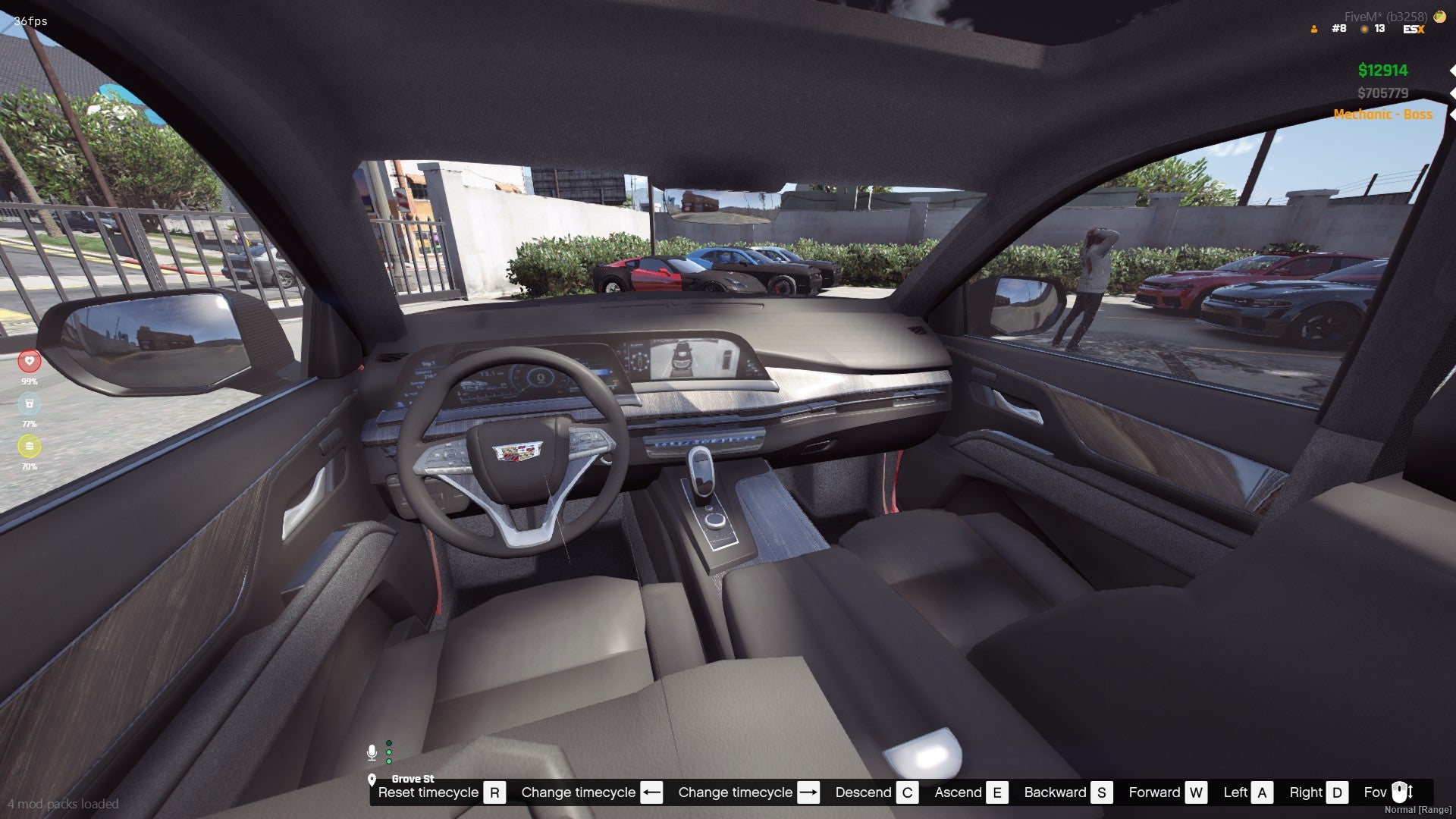Click the Grove St location pin

pos(372,780)
